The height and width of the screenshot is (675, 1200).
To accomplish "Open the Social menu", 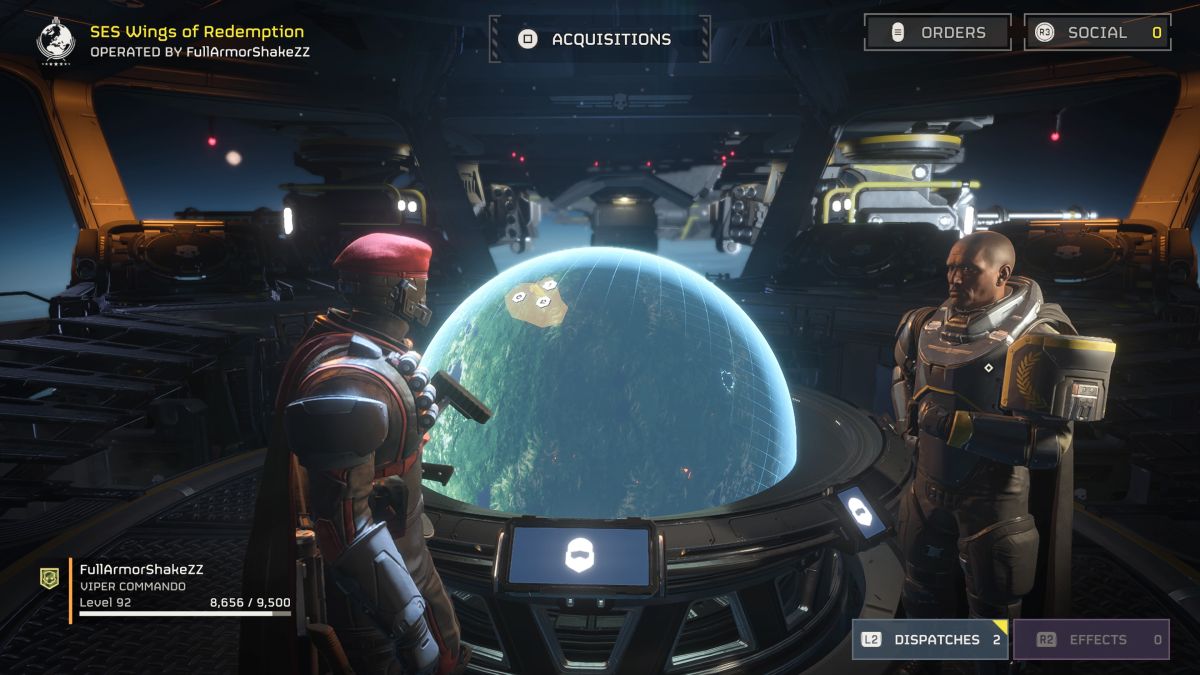I will click(1097, 32).
